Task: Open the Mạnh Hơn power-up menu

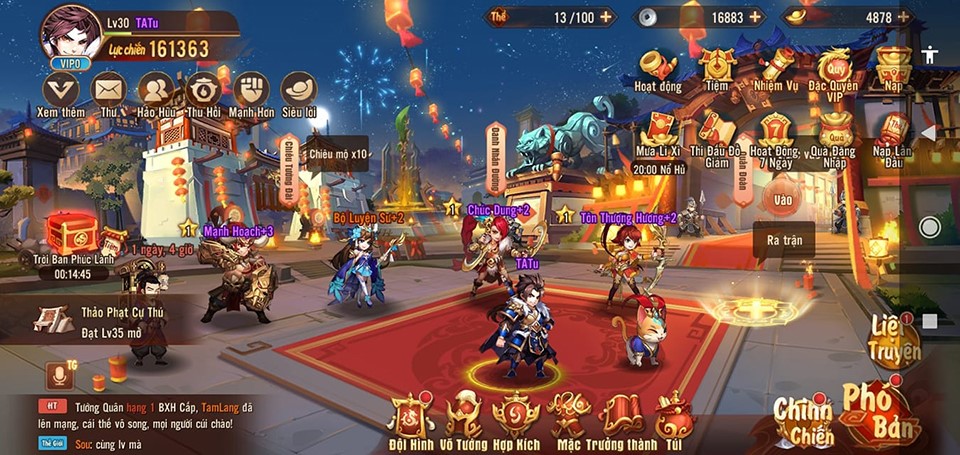Action: pos(251,92)
